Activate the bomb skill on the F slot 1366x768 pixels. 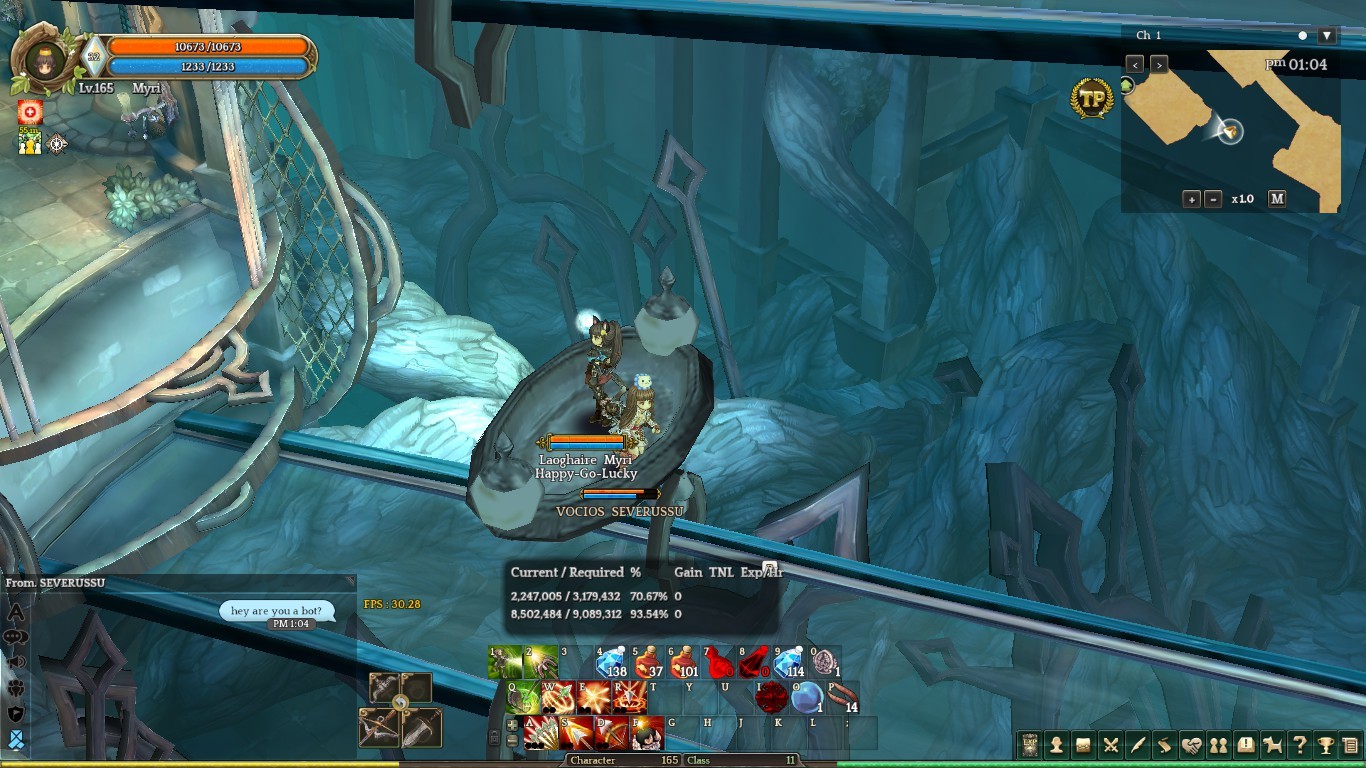click(x=647, y=733)
